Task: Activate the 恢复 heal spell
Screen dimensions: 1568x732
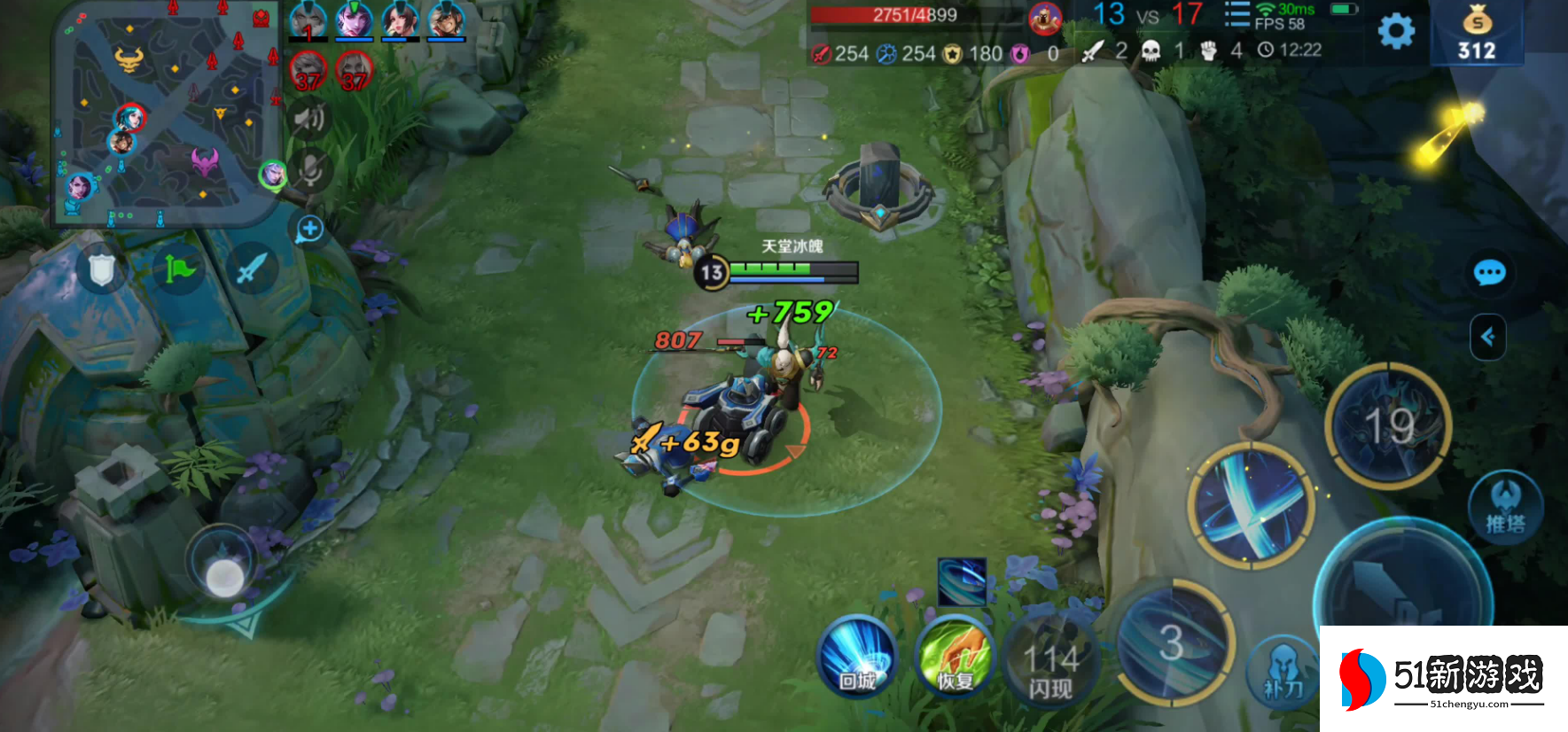Action: [x=955, y=658]
